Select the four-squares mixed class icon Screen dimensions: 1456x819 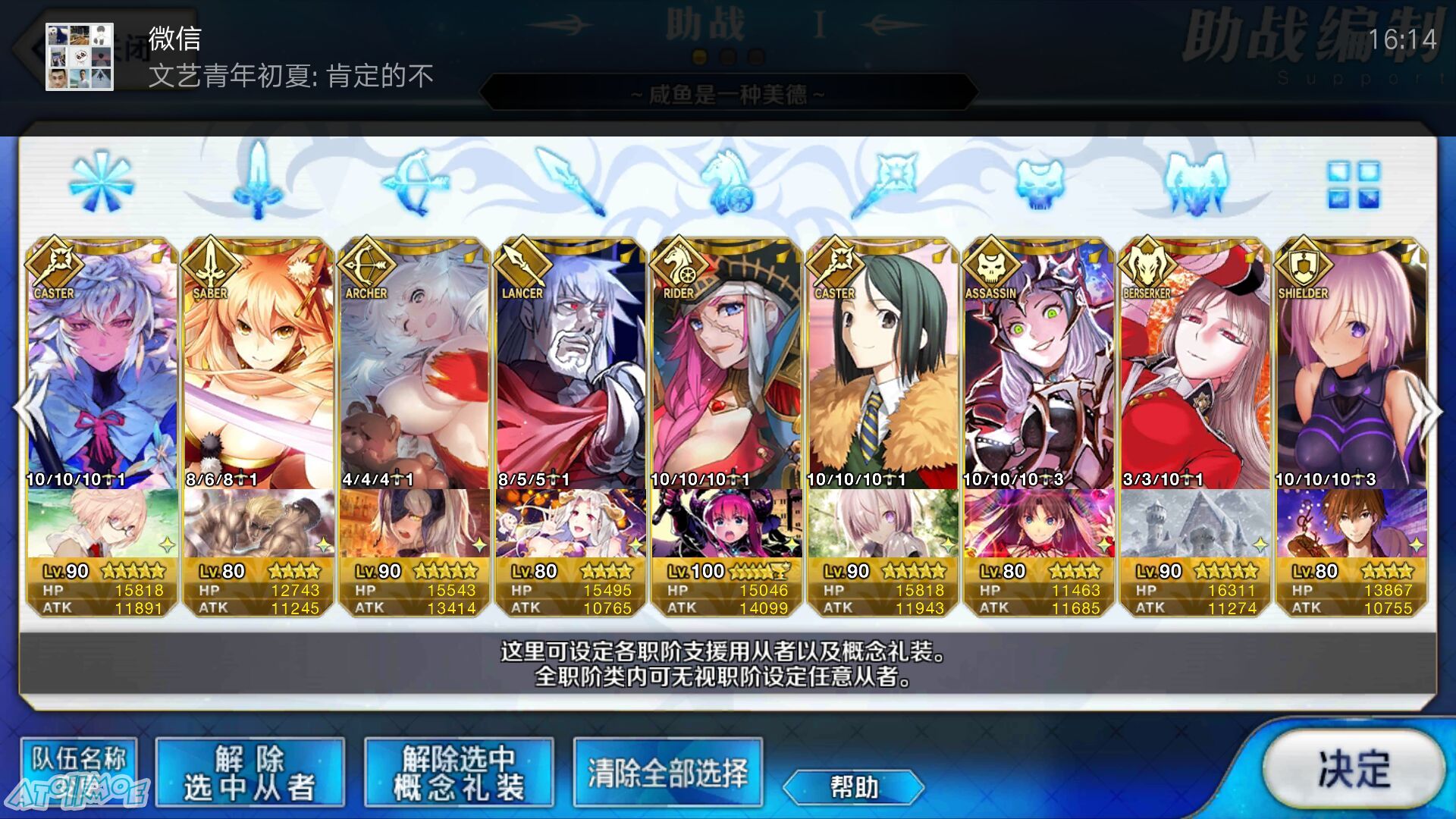[1354, 184]
